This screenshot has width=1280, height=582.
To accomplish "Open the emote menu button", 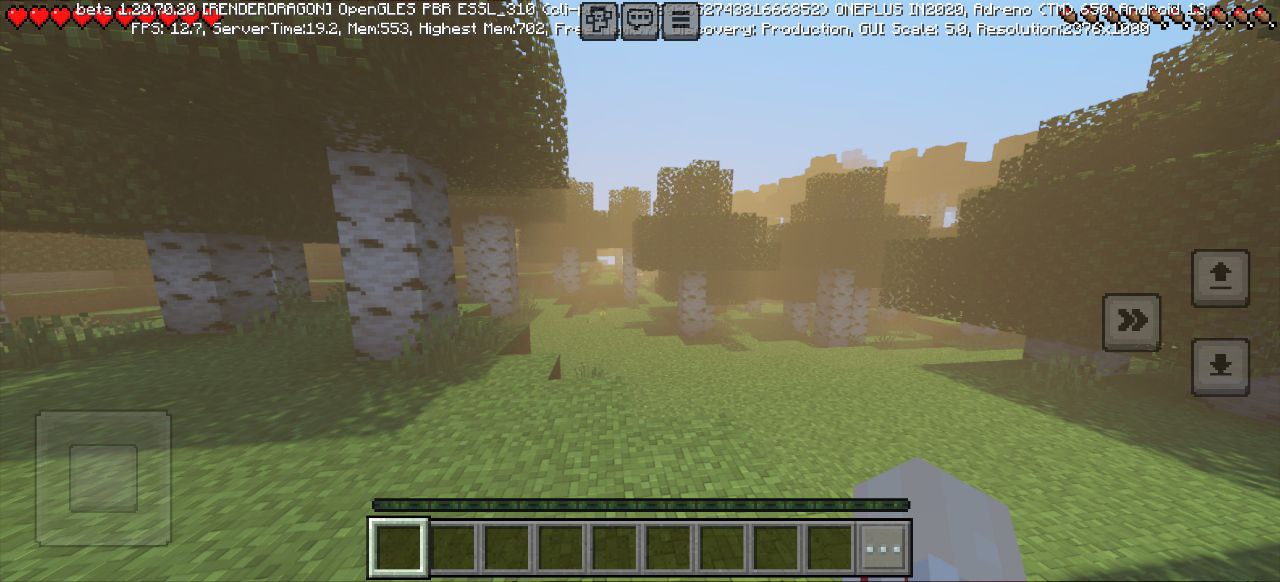I will (599, 20).
